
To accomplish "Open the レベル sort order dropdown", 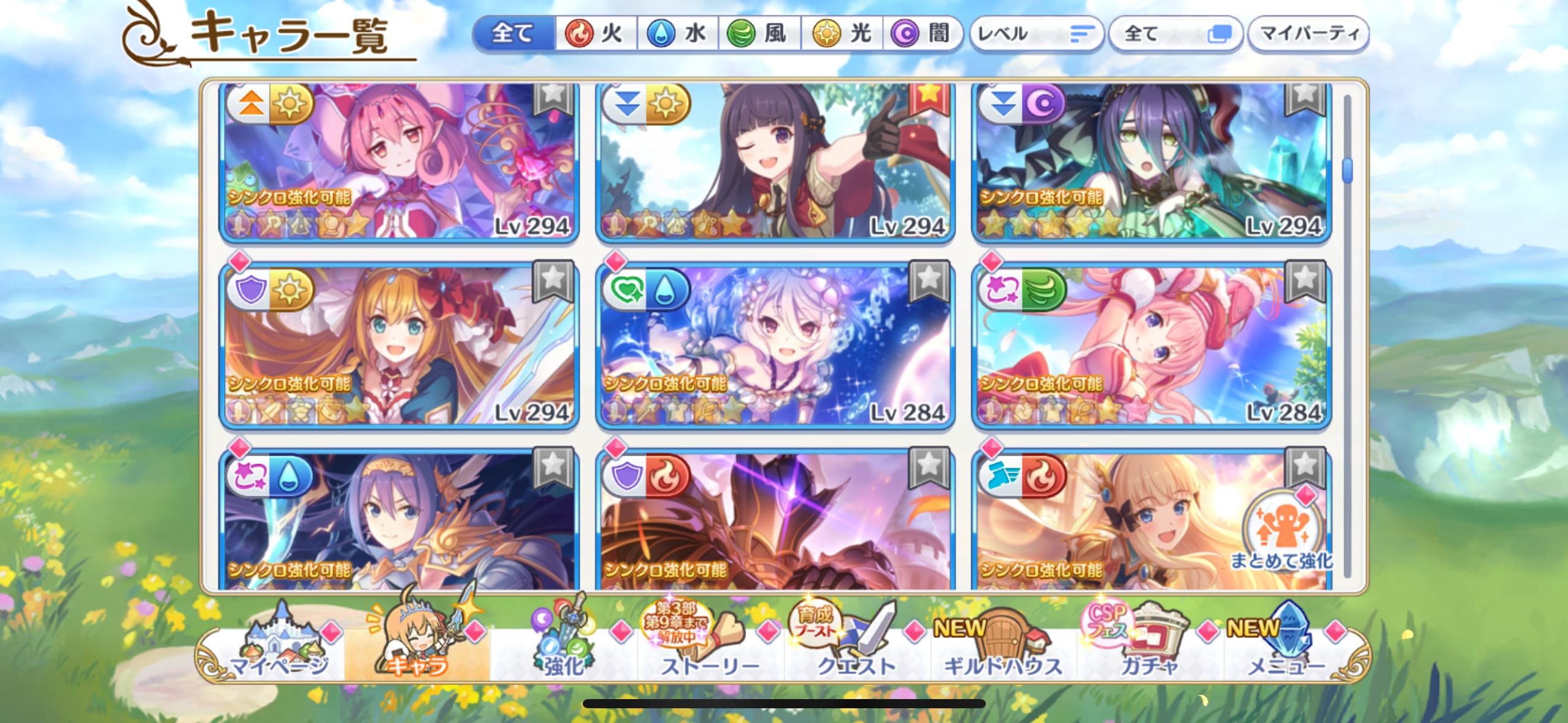I will coord(1036,34).
